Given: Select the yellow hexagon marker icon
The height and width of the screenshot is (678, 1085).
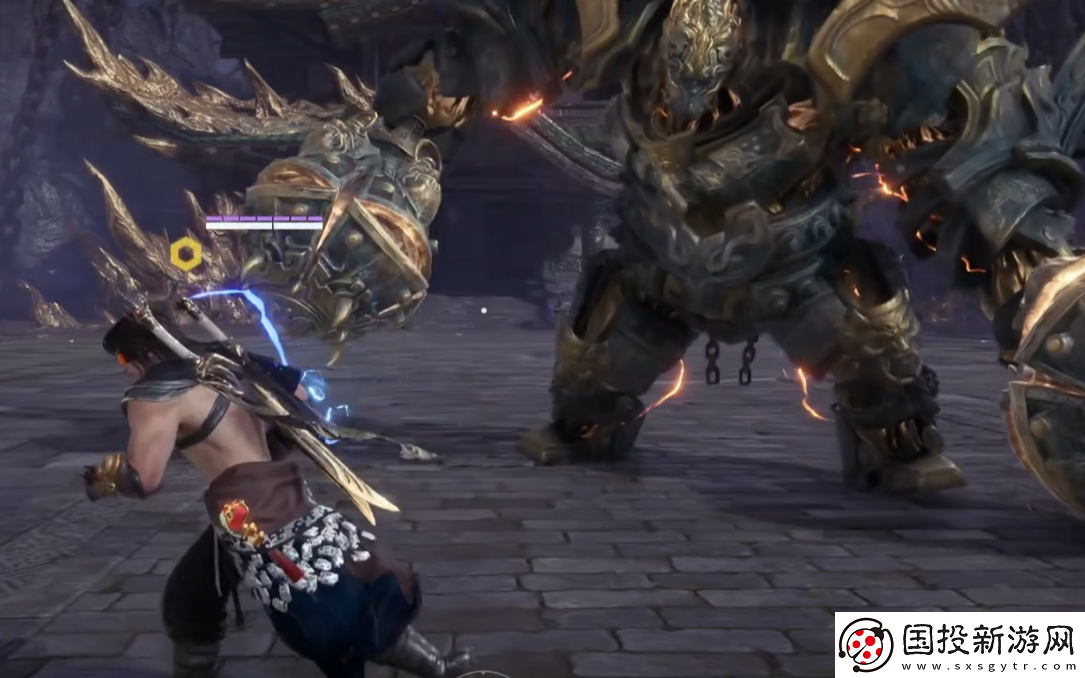Looking at the screenshot, I should (x=186, y=255).
